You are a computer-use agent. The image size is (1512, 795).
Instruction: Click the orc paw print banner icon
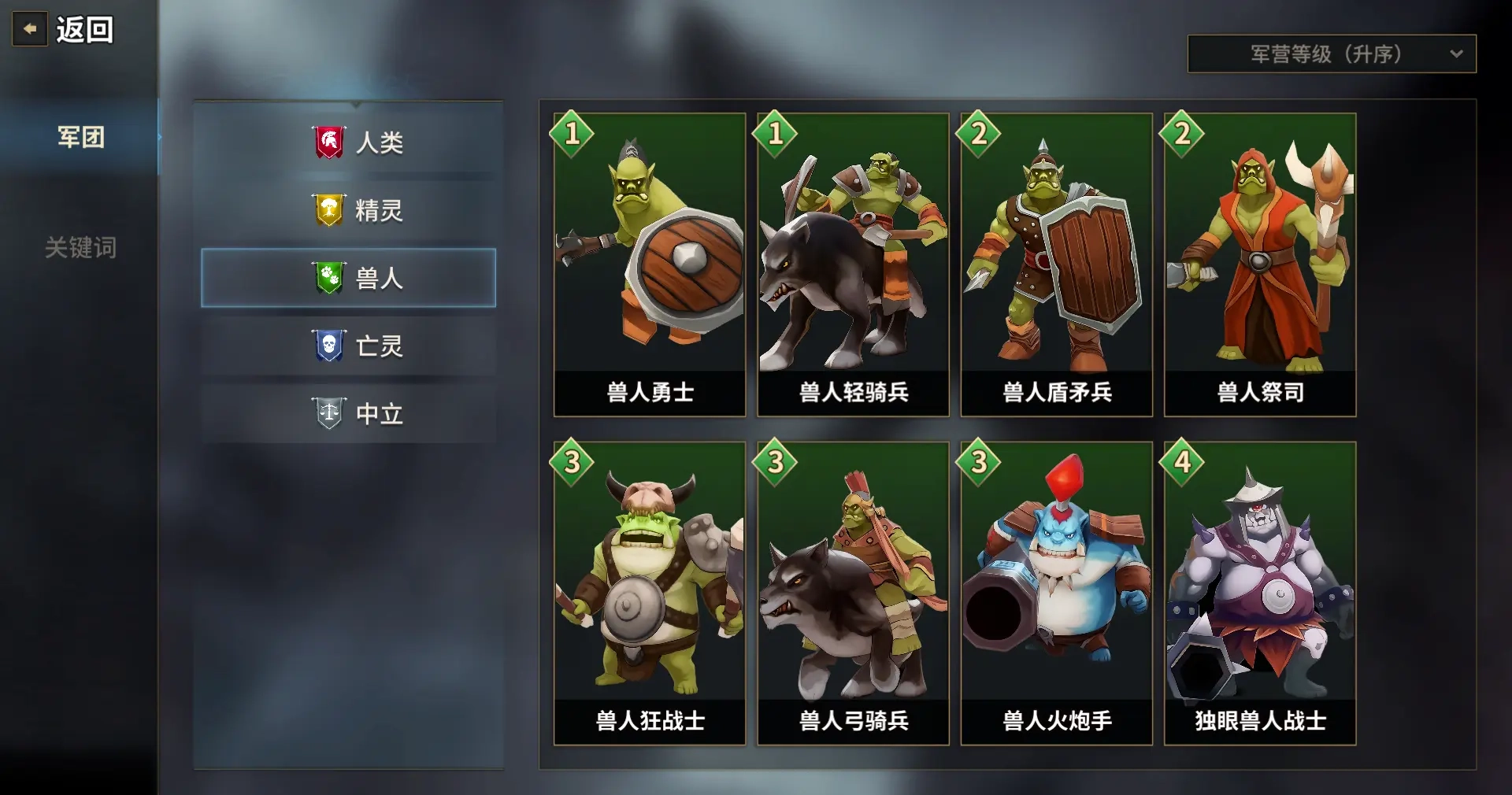point(329,278)
